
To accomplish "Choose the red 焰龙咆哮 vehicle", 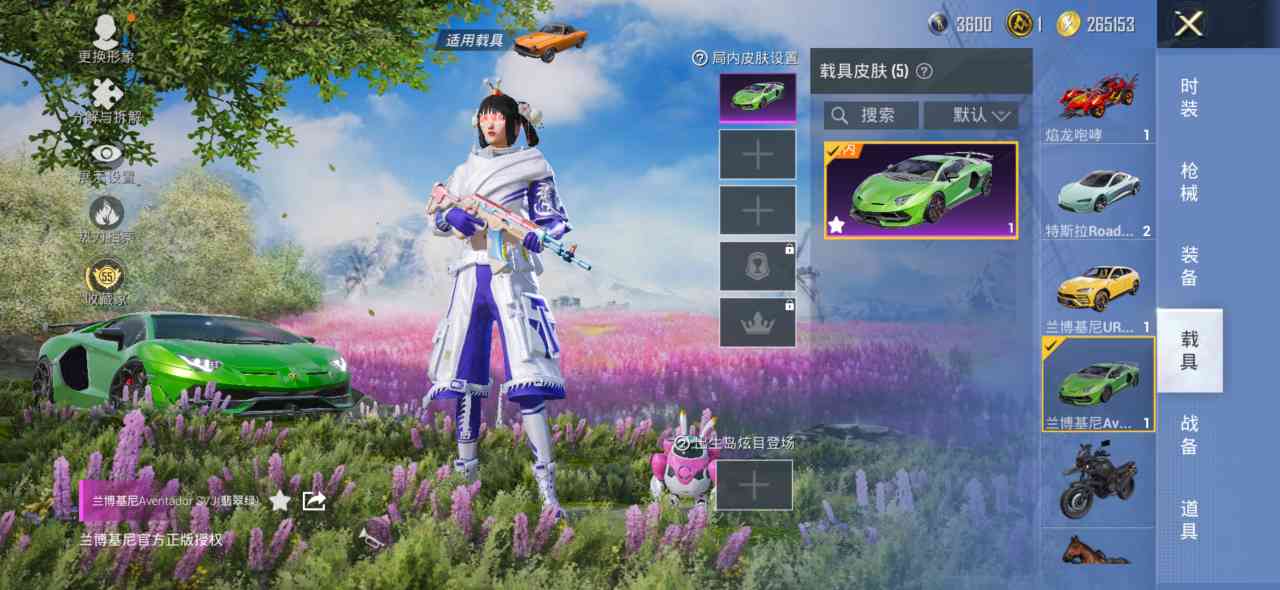I will pos(1099,99).
